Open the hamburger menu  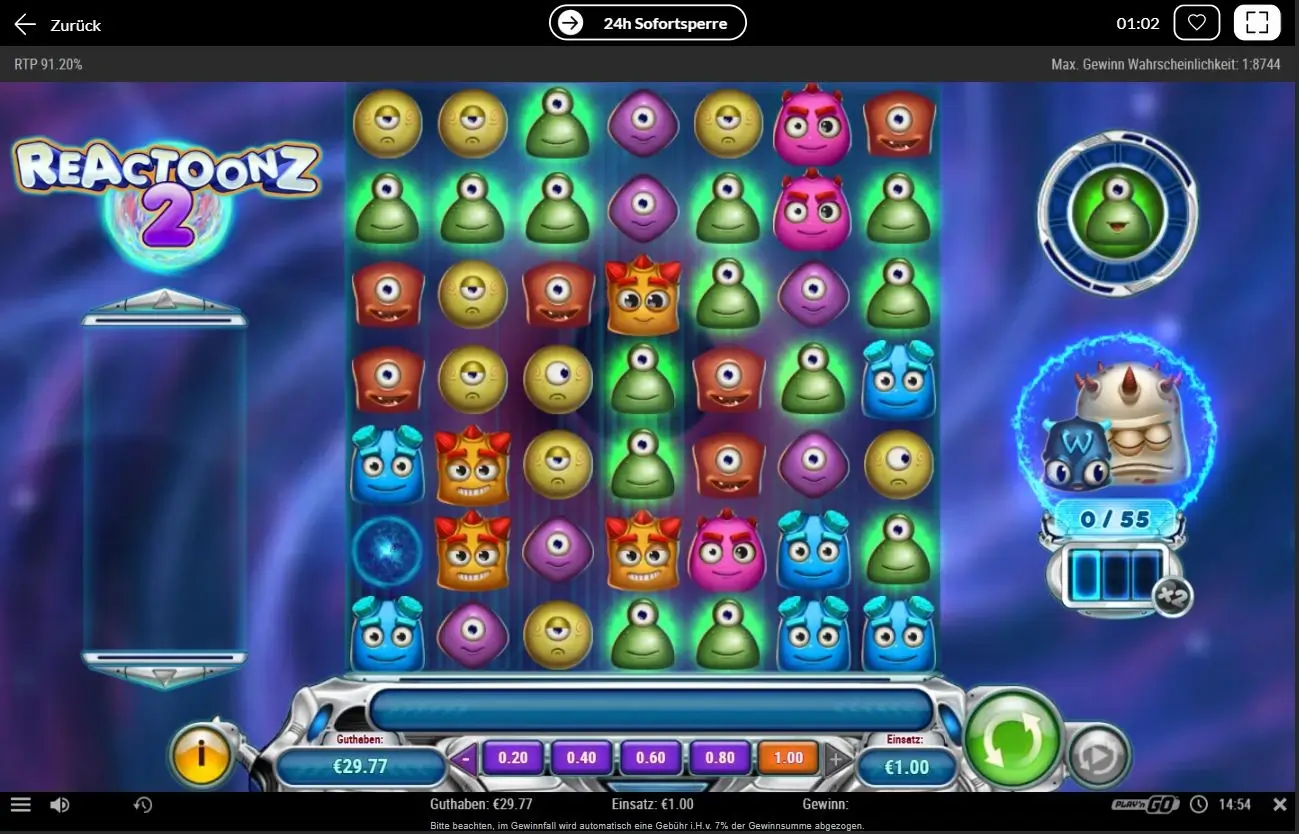(20, 804)
